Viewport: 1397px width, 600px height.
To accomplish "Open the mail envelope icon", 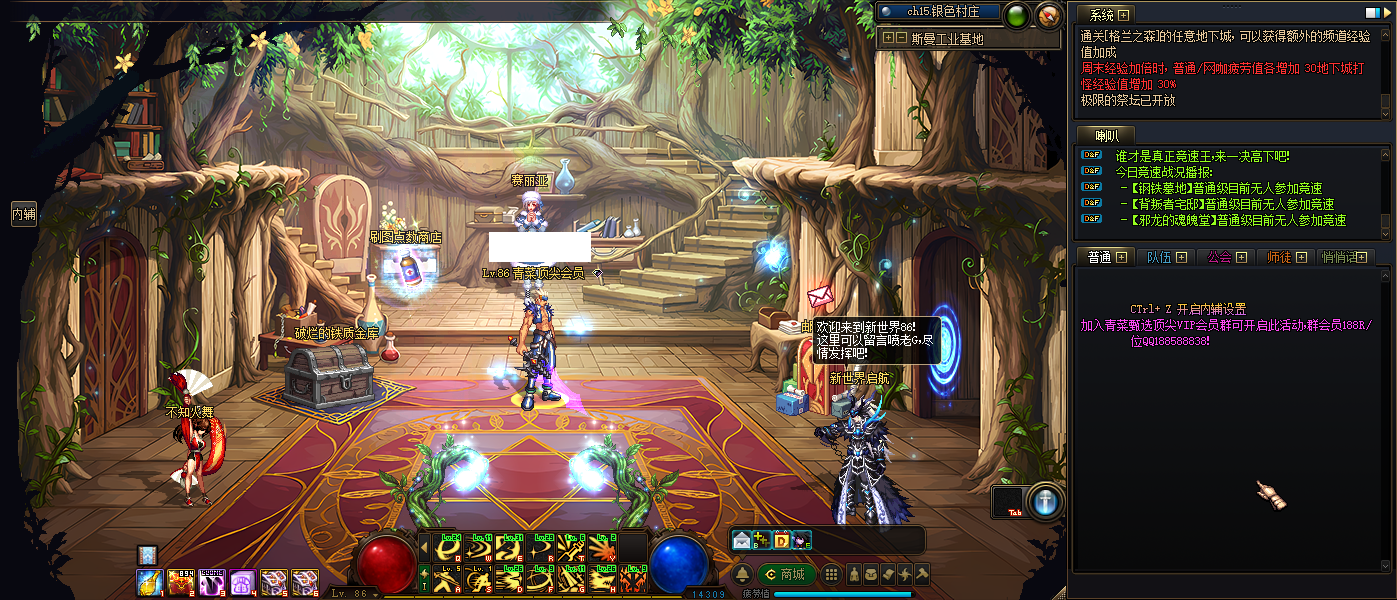I will click(x=741, y=541).
